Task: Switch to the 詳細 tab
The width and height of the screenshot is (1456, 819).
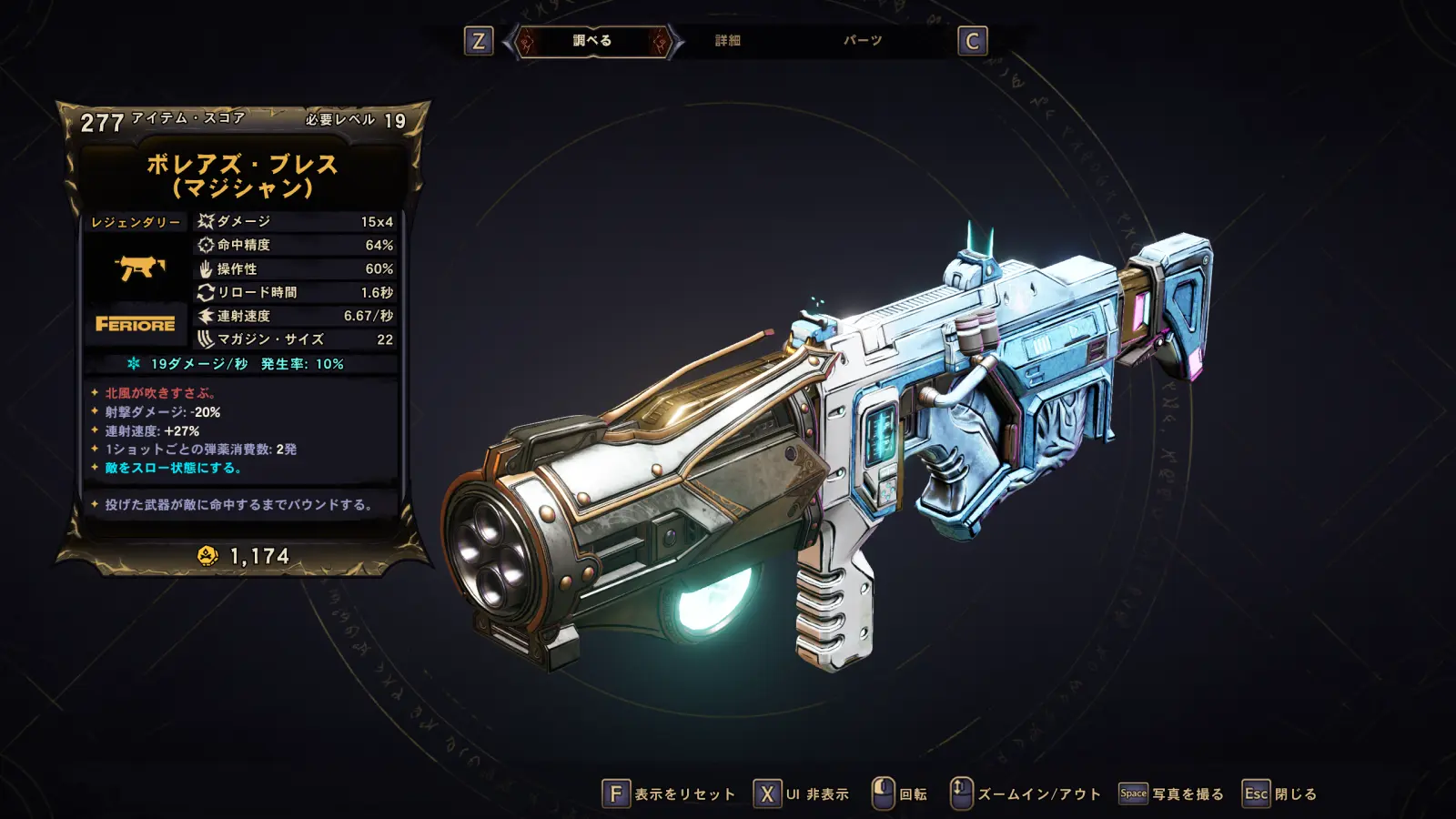Action: [x=727, y=41]
